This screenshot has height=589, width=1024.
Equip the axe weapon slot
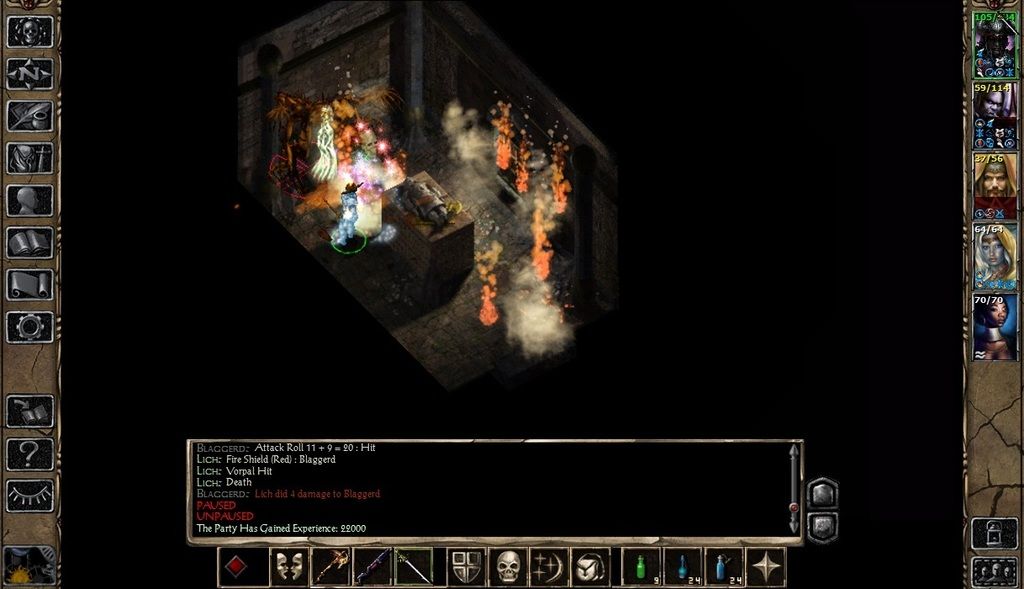pos(331,567)
